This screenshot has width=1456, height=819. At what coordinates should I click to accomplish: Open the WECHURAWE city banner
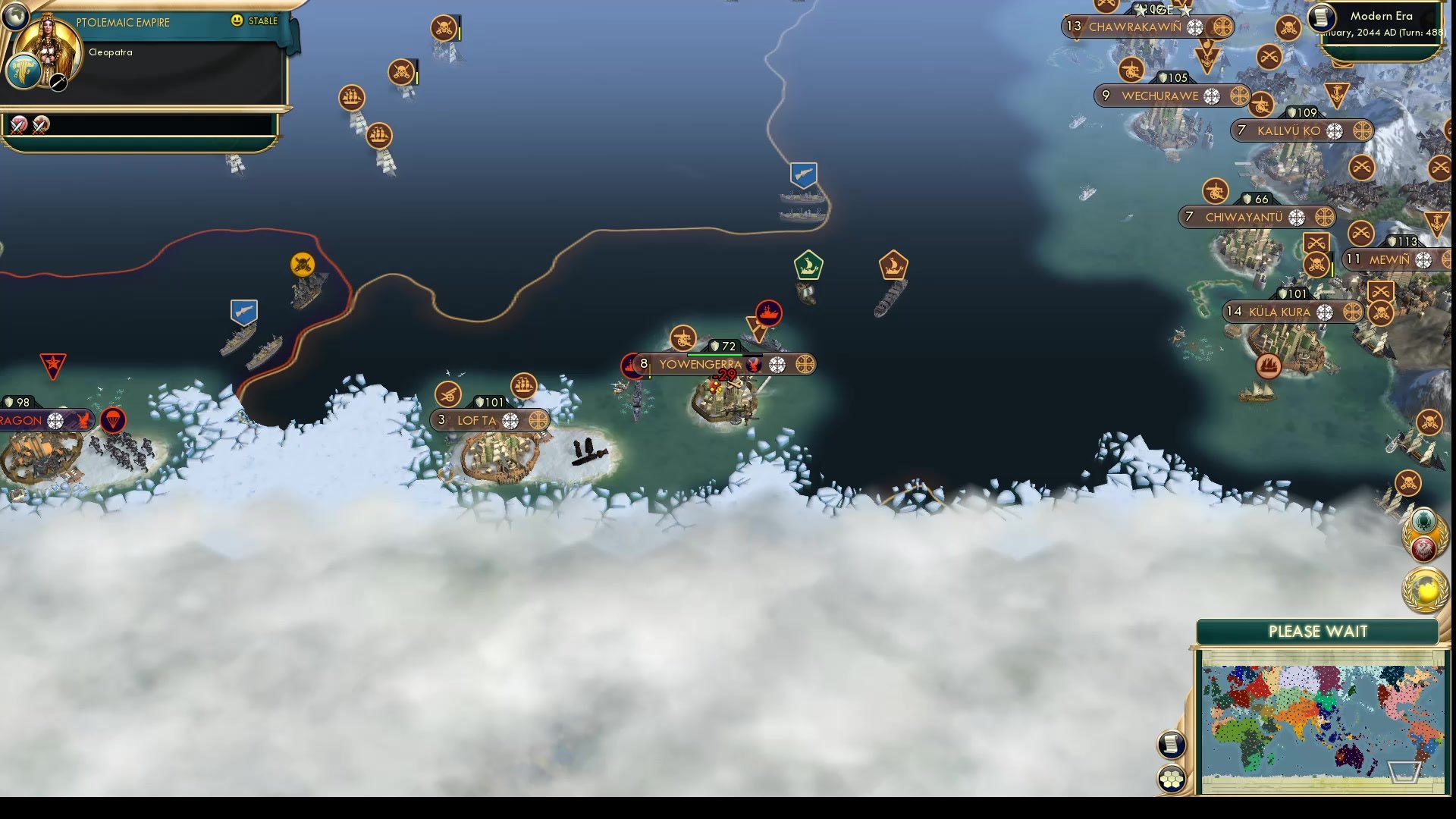pyautogui.click(x=1160, y=96)
